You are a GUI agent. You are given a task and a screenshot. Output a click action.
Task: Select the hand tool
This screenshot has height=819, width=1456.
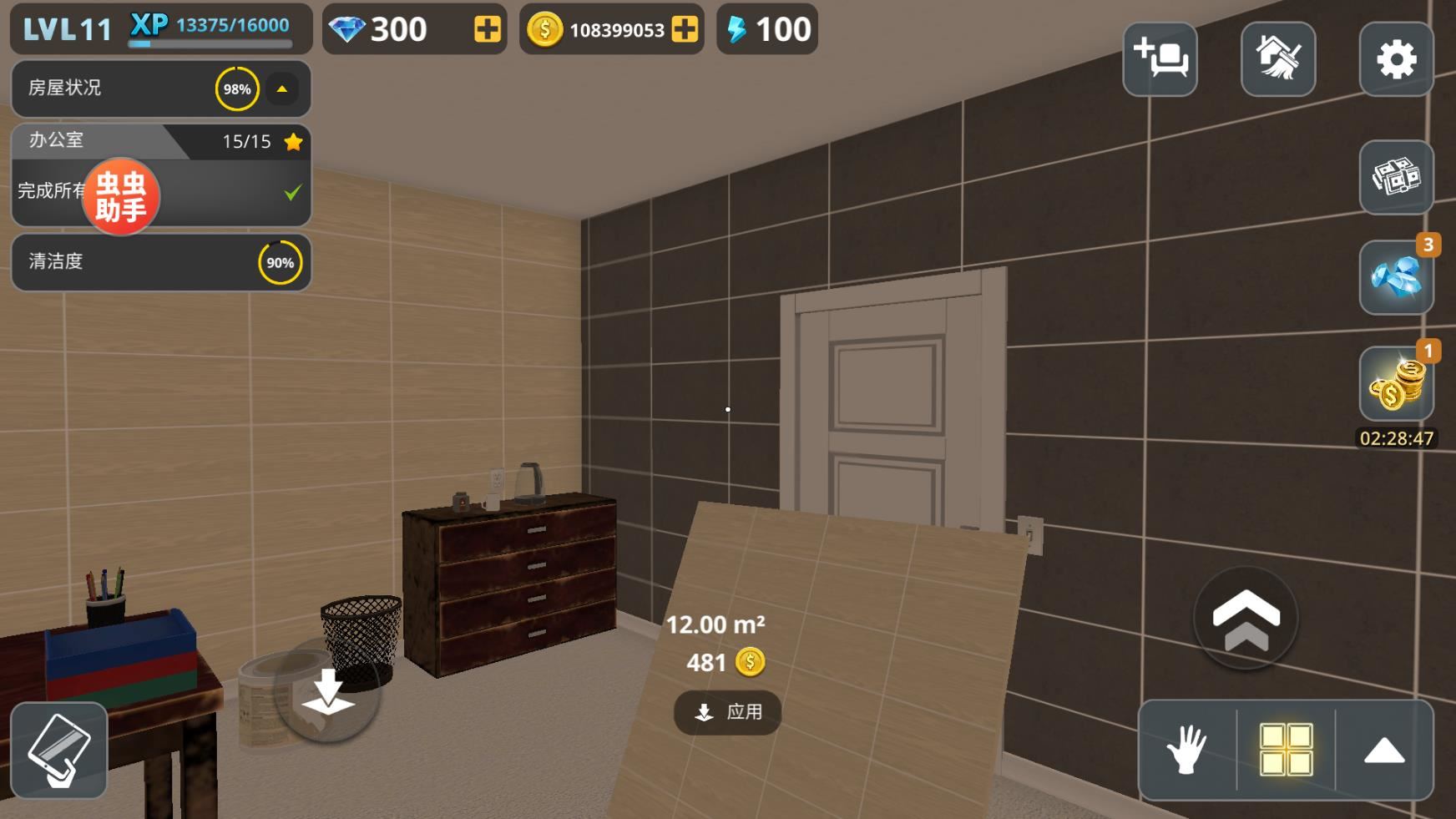pos(1186,749)
